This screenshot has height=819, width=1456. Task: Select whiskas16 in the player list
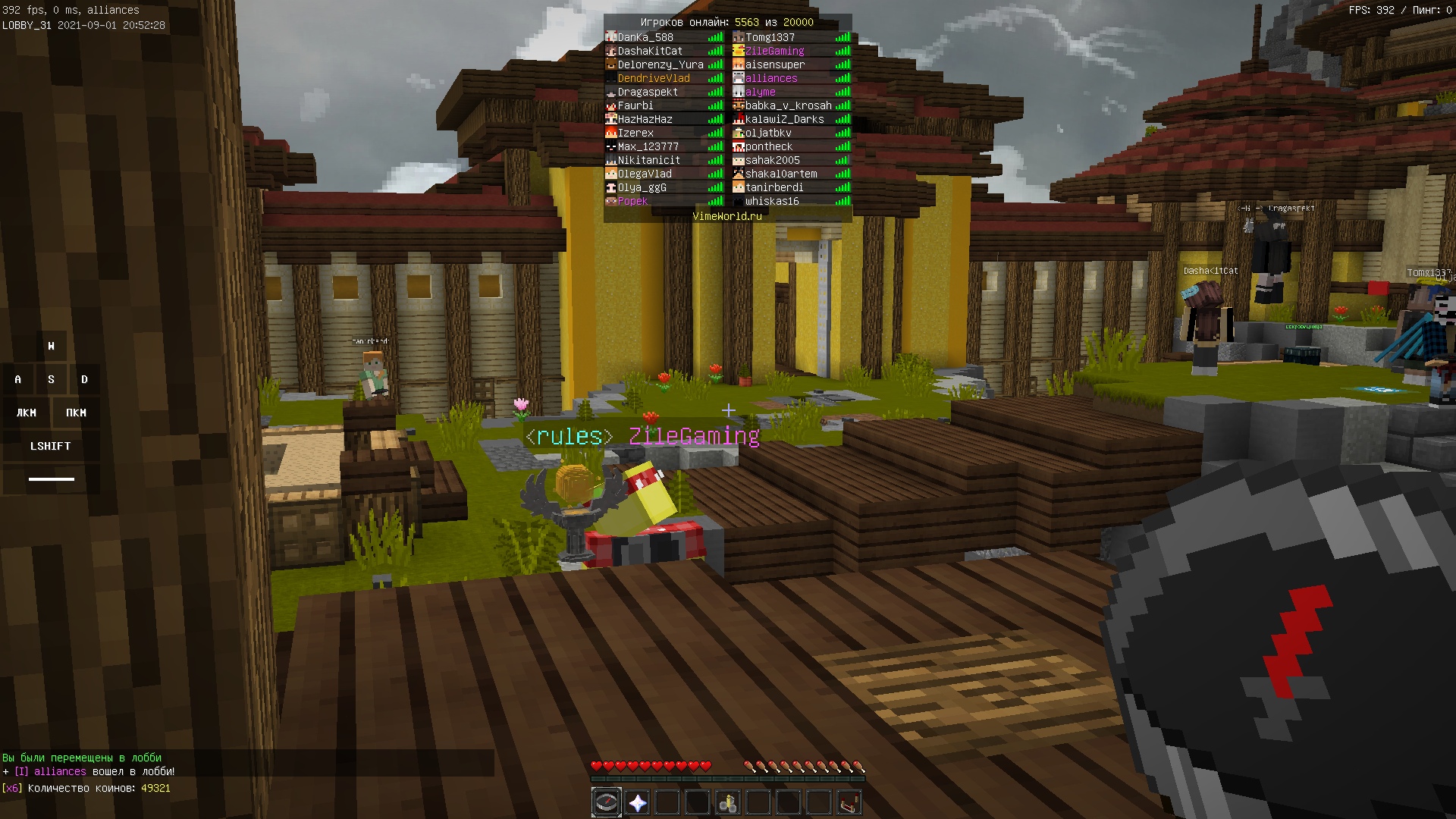click(772, 201)
